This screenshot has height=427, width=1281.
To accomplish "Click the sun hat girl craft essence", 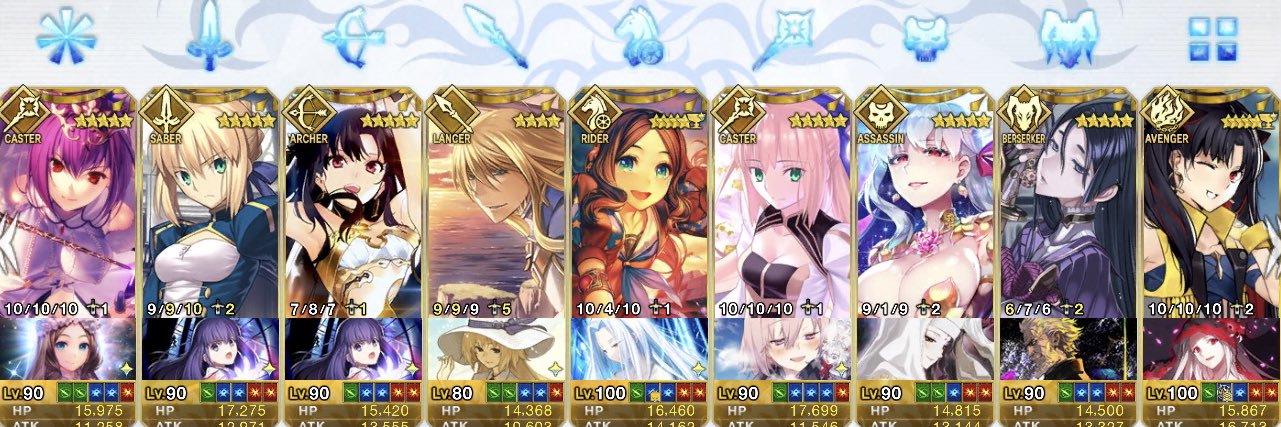I will [x=496, y=349].
